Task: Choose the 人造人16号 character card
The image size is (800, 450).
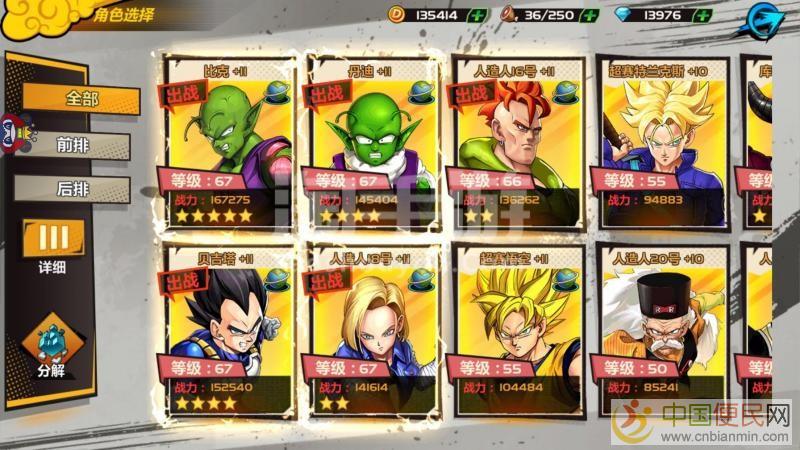Action: point(516,140)
